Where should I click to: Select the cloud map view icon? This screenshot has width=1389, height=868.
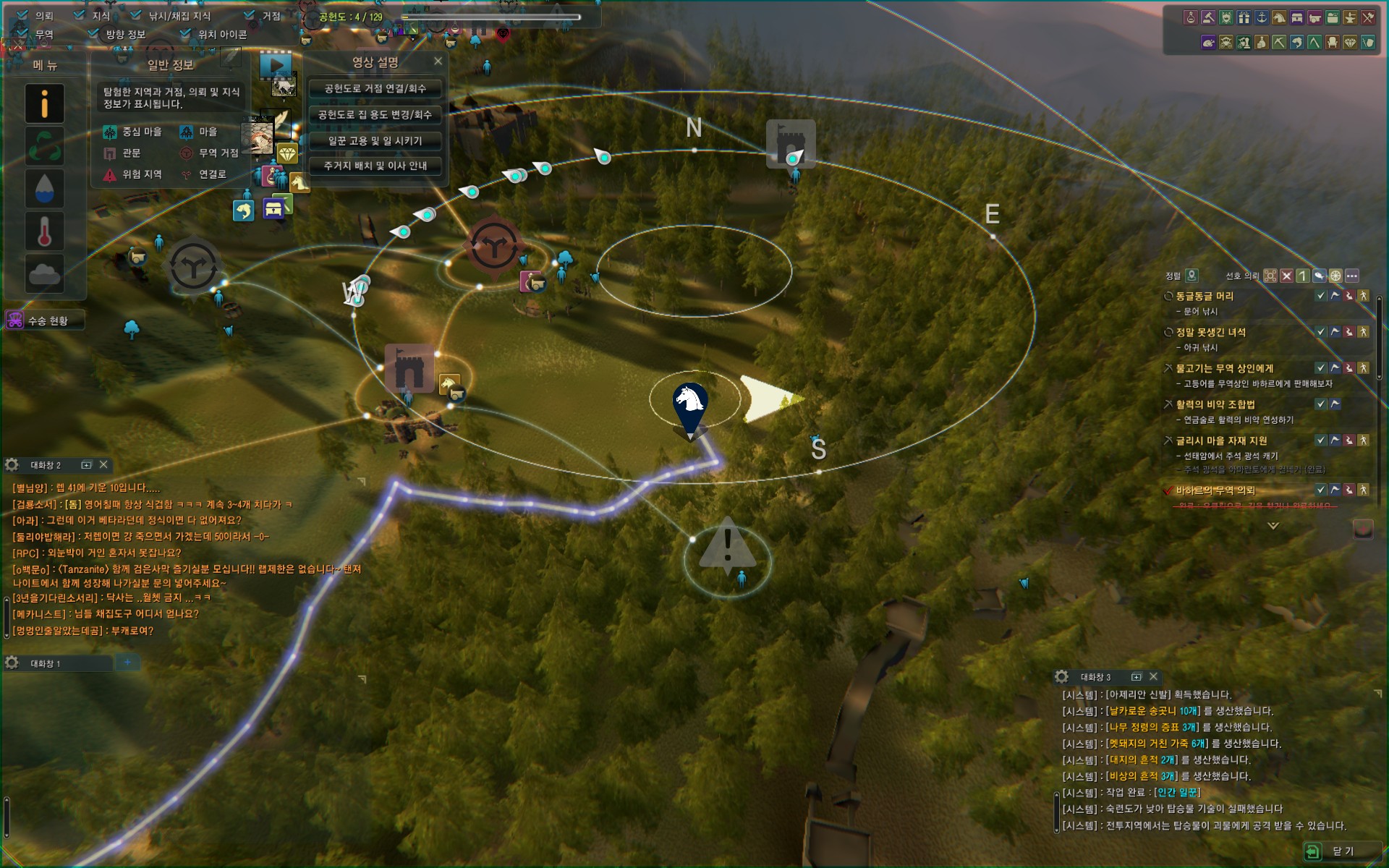(44, 273)
